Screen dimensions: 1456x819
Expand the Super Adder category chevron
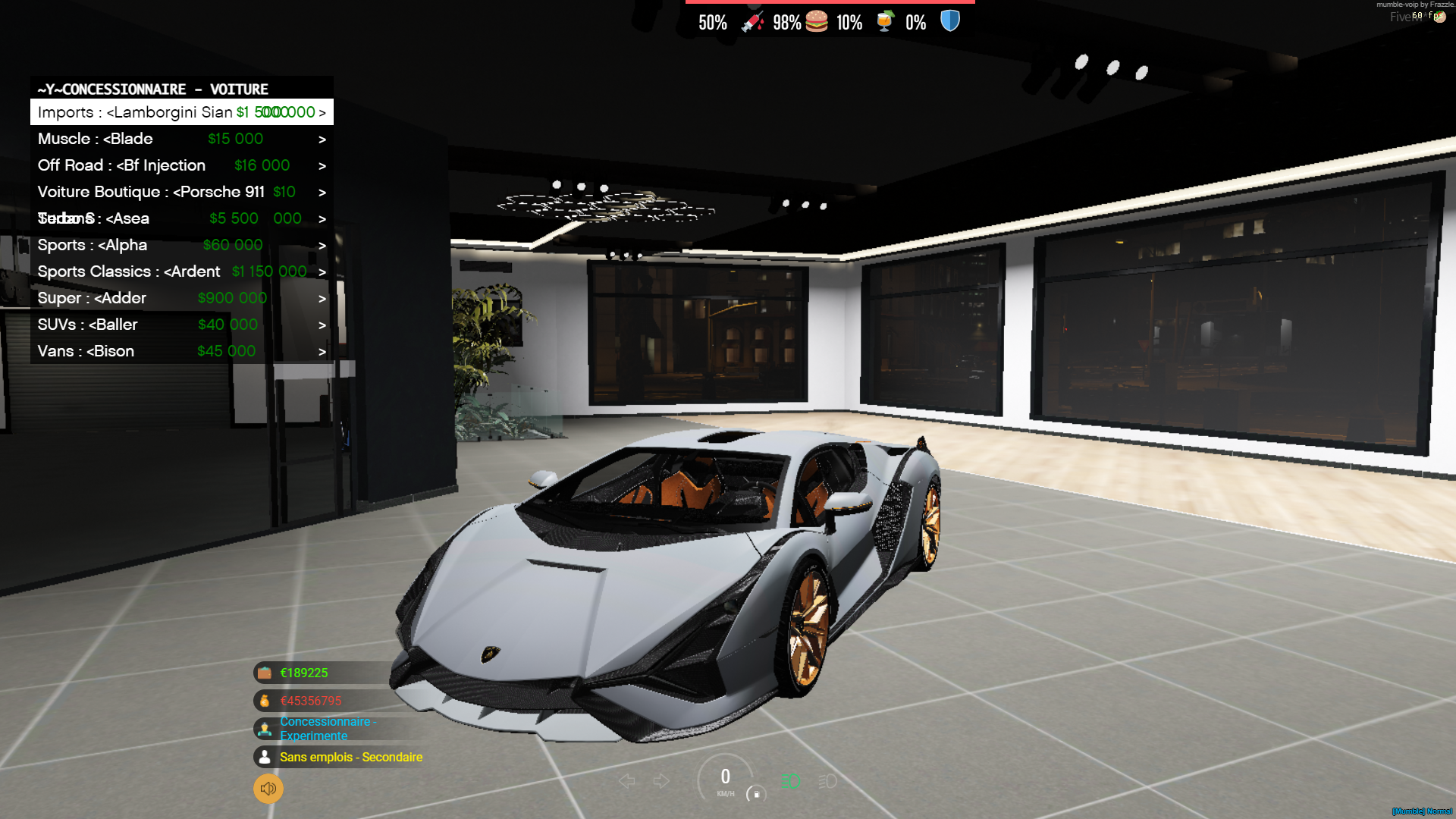pyautogui.click(x=322, y=298)
